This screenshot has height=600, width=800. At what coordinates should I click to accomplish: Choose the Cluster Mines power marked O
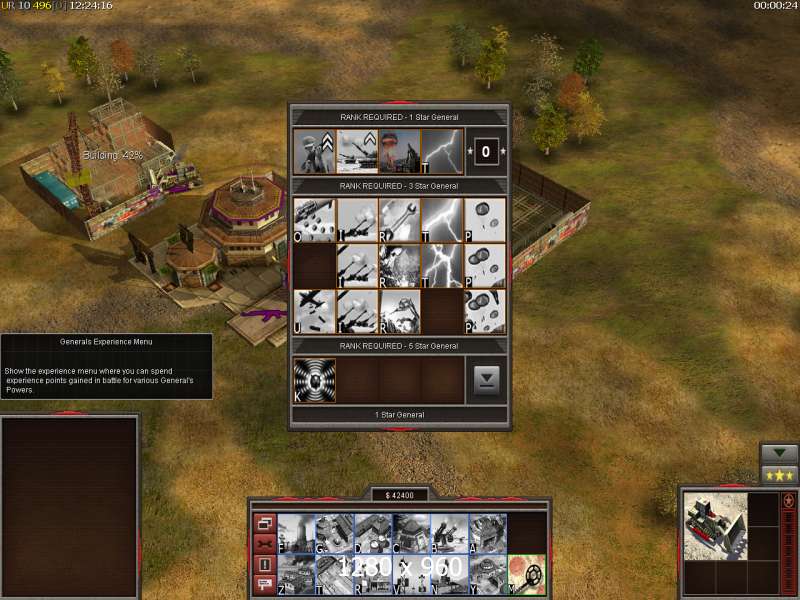tap(315, 218)
